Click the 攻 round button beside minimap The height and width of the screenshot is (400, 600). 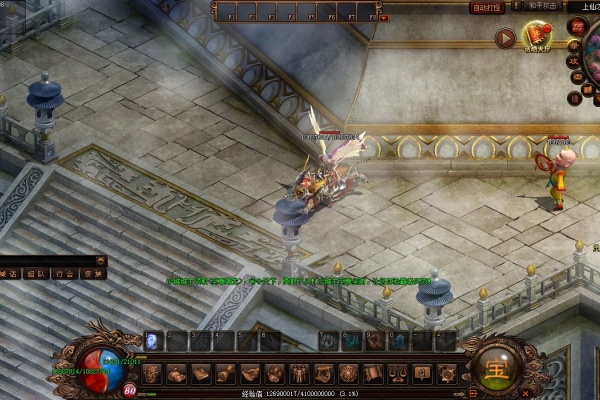(574, 60)
